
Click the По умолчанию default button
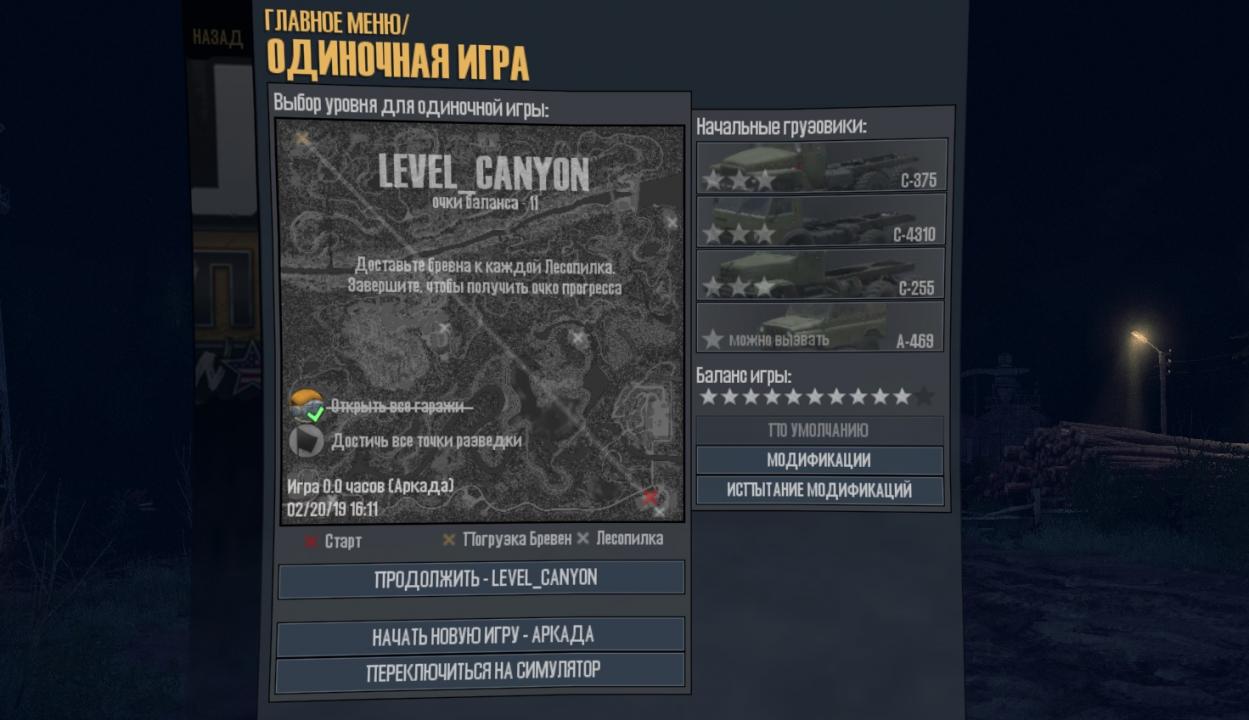click(x=819, y=430)
